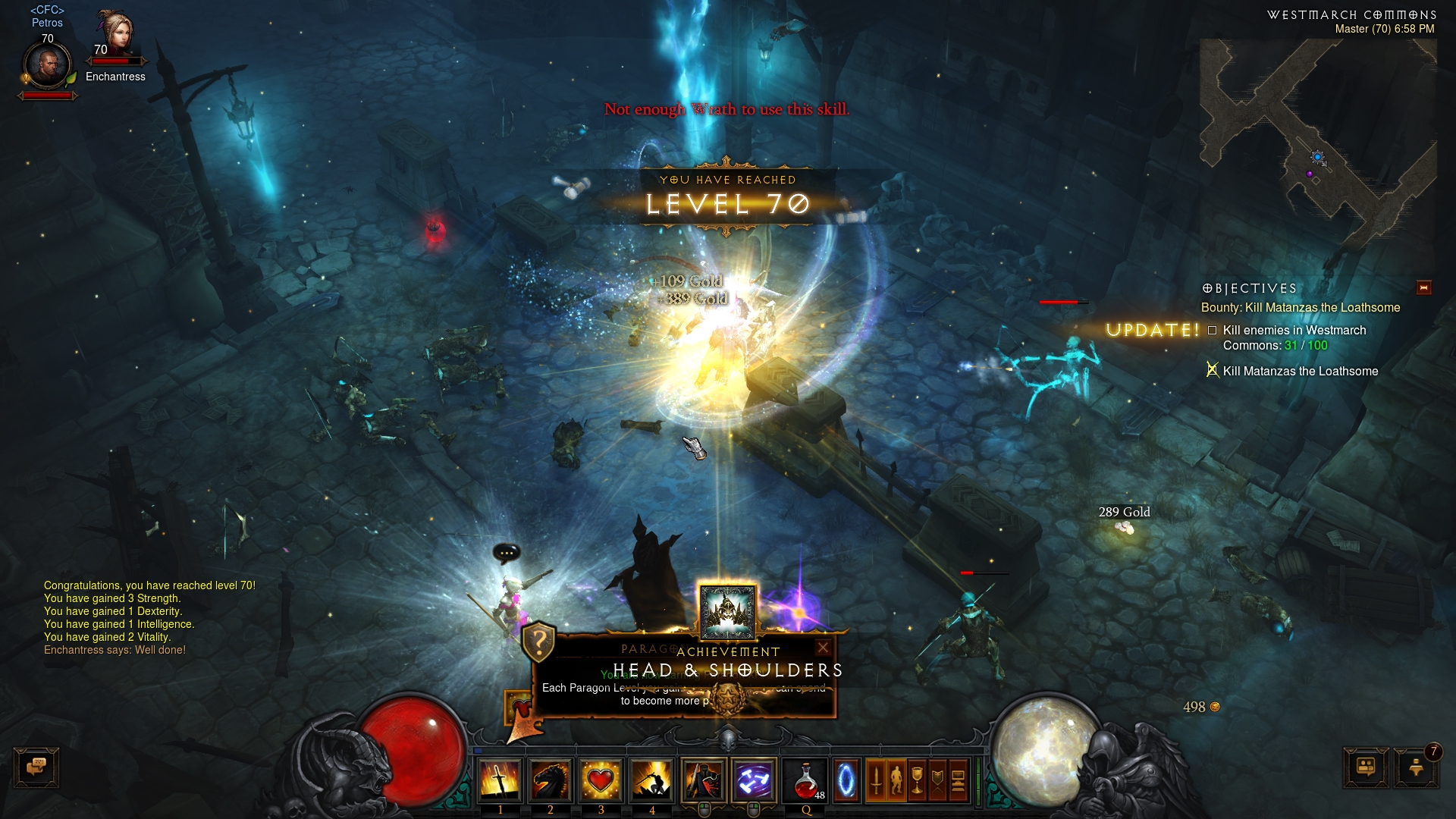Viewport: 1456px width, 819px height.
Task: Open the skills menu sword button
Action: click(876, 780)
